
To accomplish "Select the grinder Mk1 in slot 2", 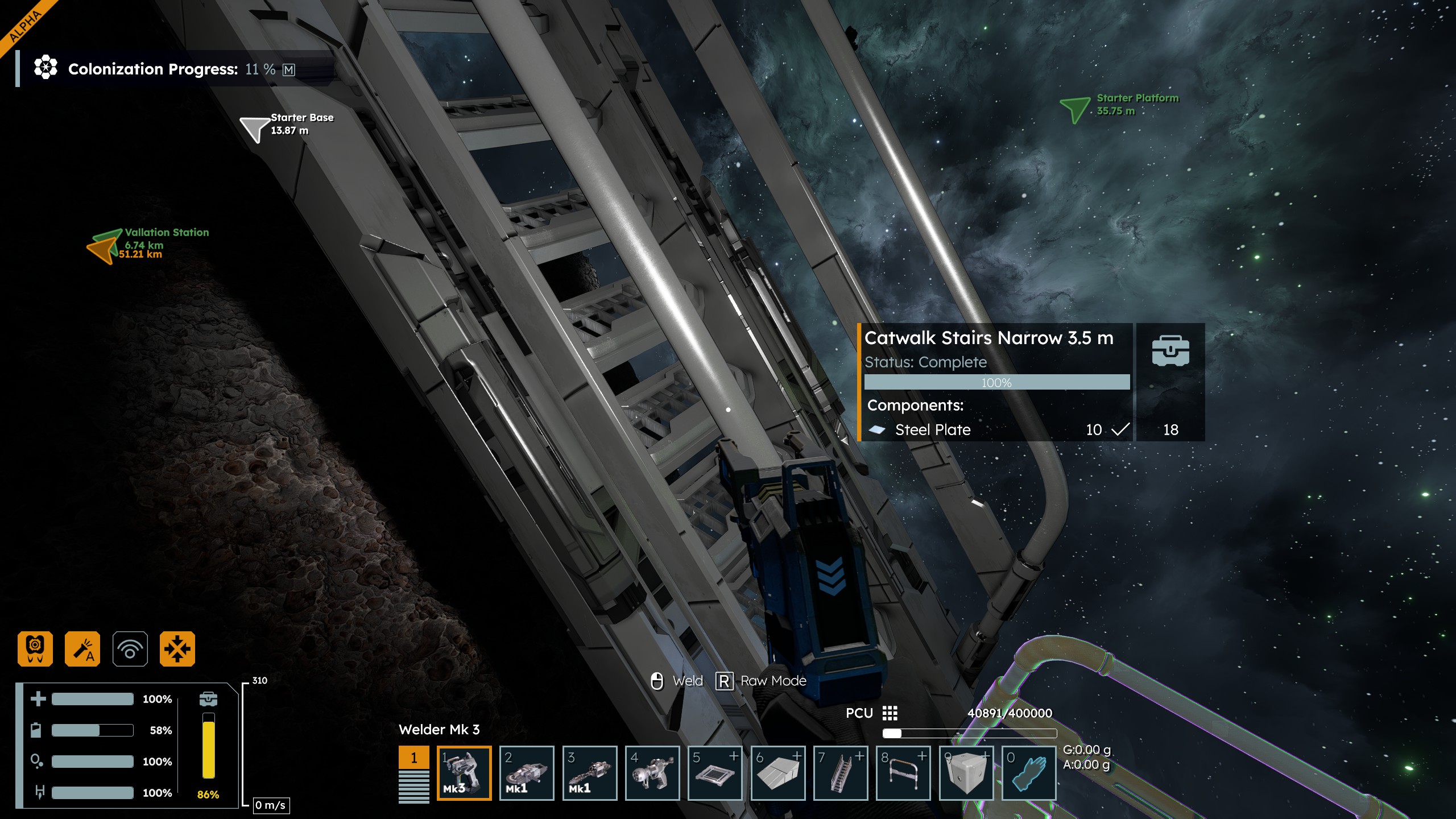I will [527, 772].
